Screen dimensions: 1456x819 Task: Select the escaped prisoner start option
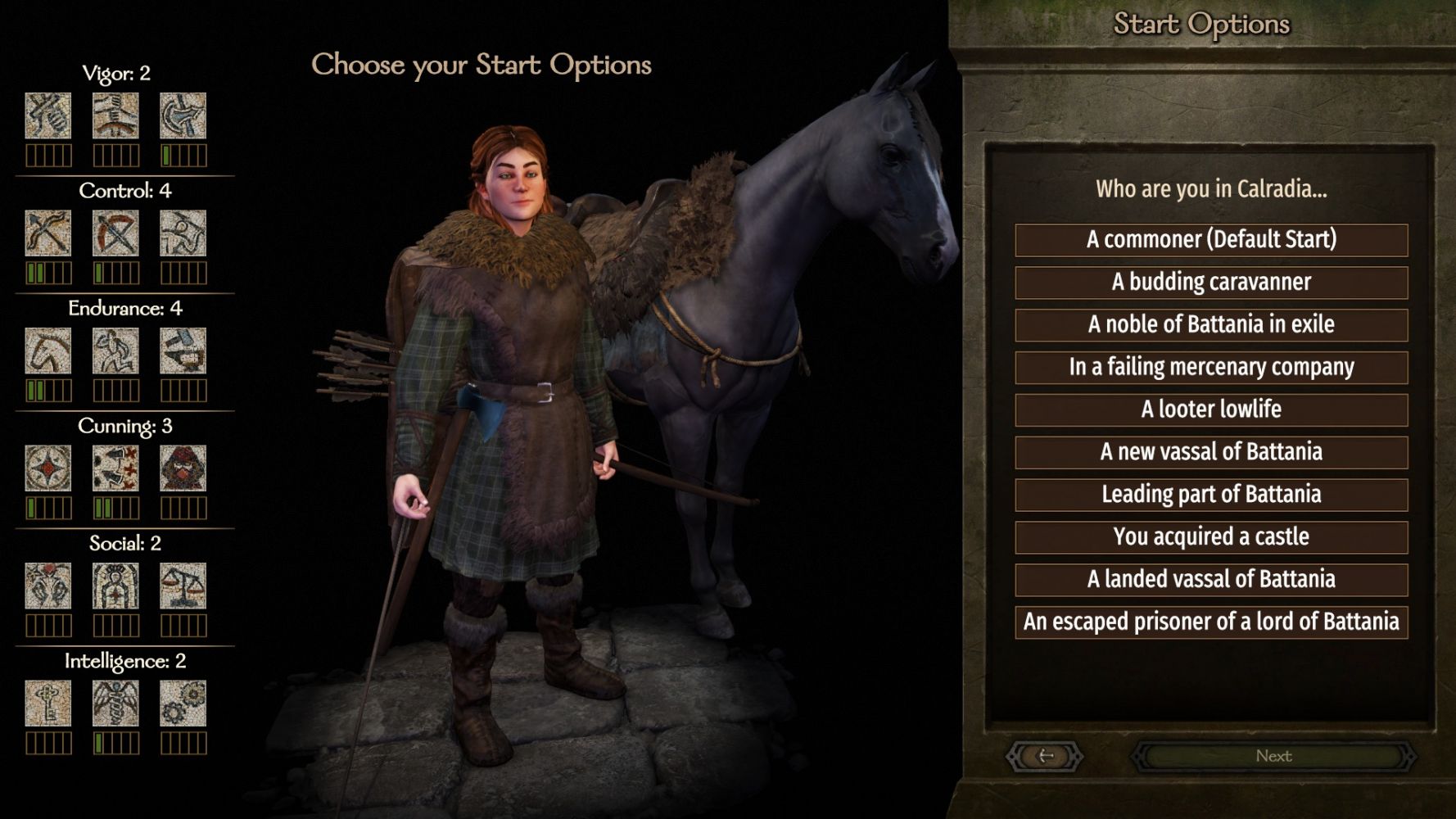1211,622
